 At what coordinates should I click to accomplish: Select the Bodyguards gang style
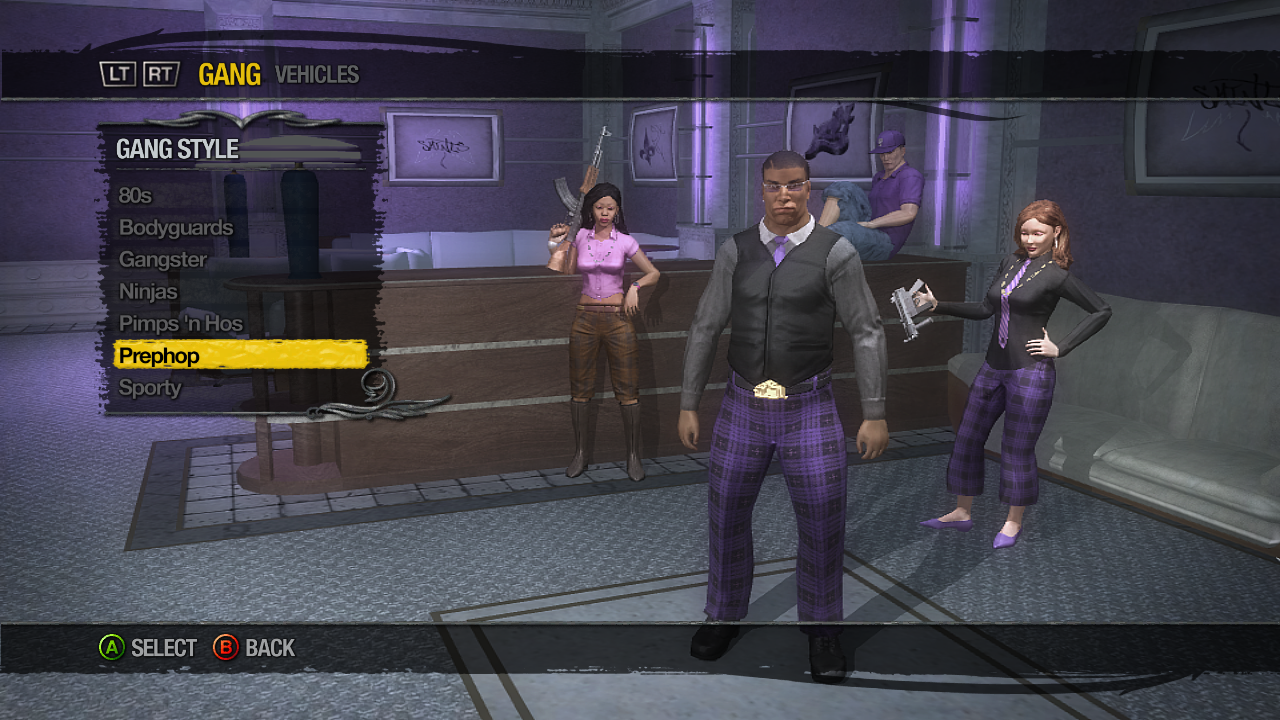[x=175, y=227]
